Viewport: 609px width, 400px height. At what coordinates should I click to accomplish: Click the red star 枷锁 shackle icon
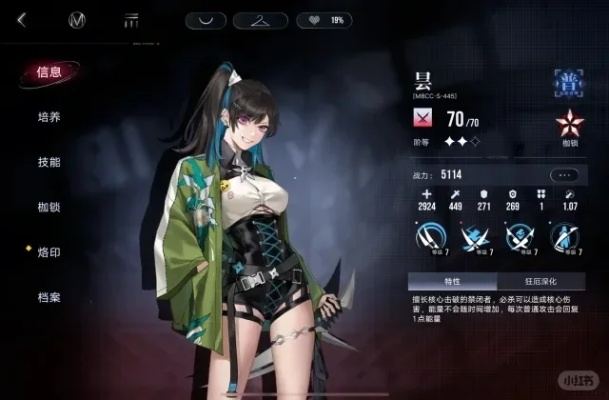coord(569,125)
